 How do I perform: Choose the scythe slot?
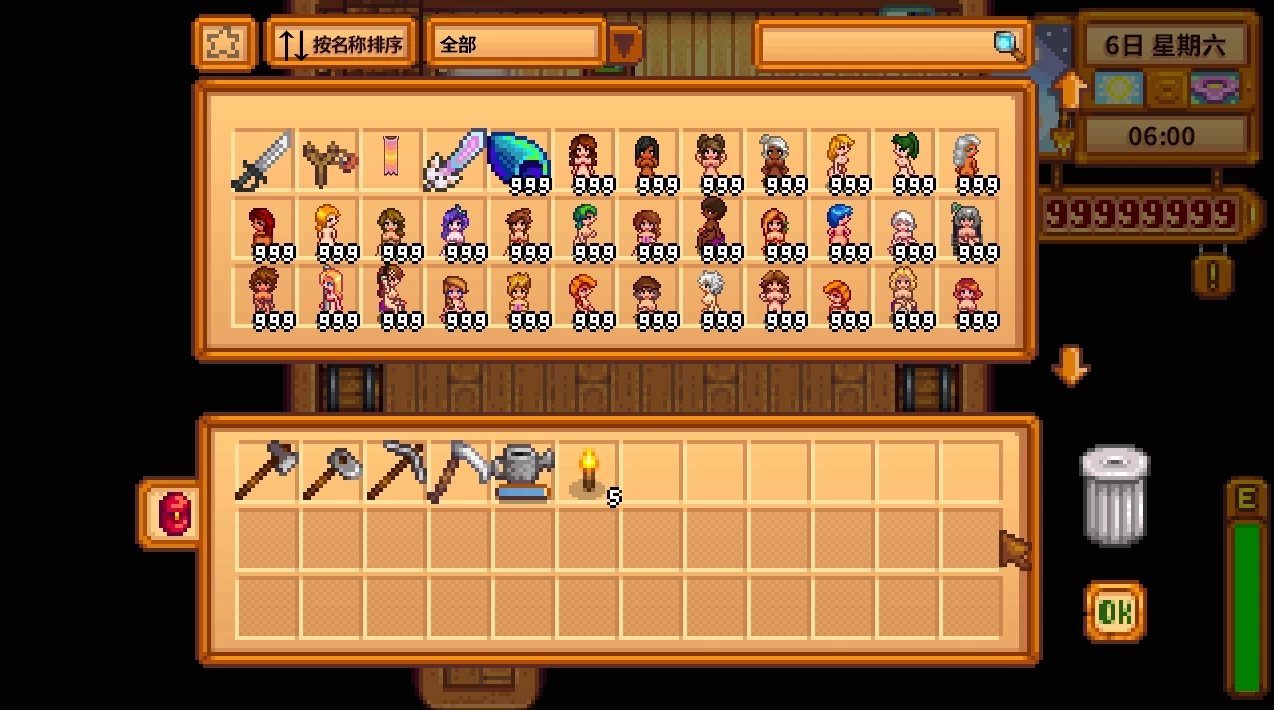pos(458,471)
